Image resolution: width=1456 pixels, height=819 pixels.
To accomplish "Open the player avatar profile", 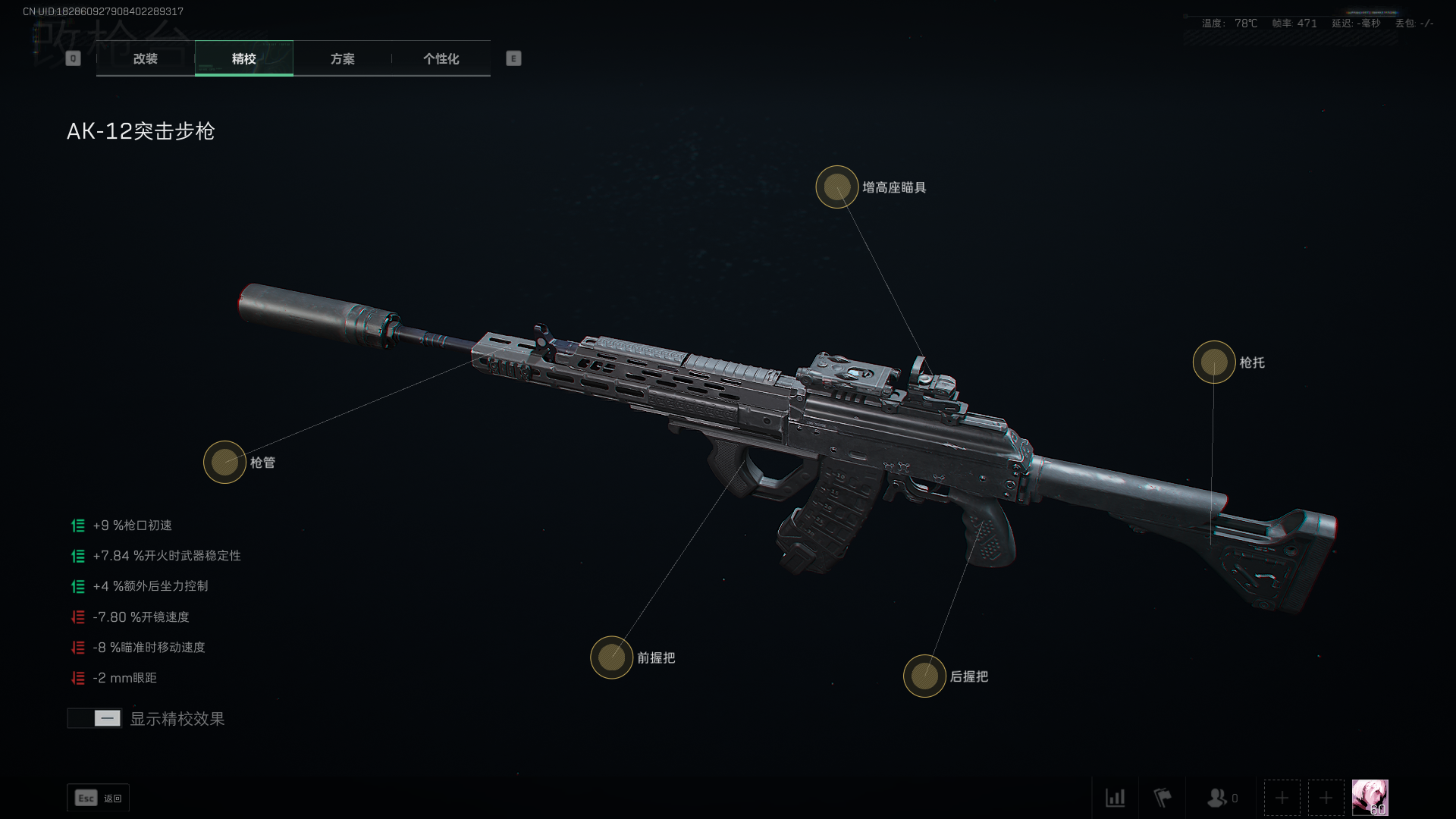I will pyautogui.click(x=1370, y=798).
